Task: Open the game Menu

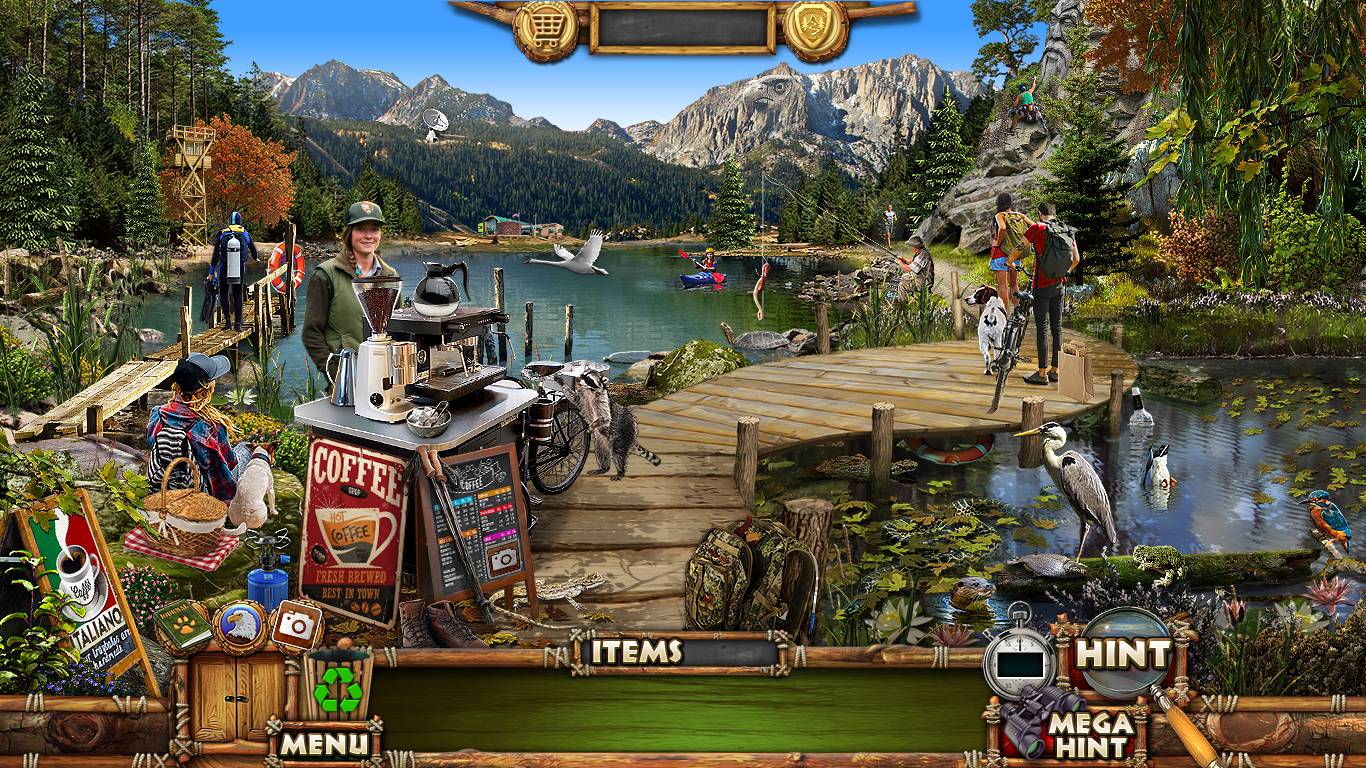Action: (324, 743)
